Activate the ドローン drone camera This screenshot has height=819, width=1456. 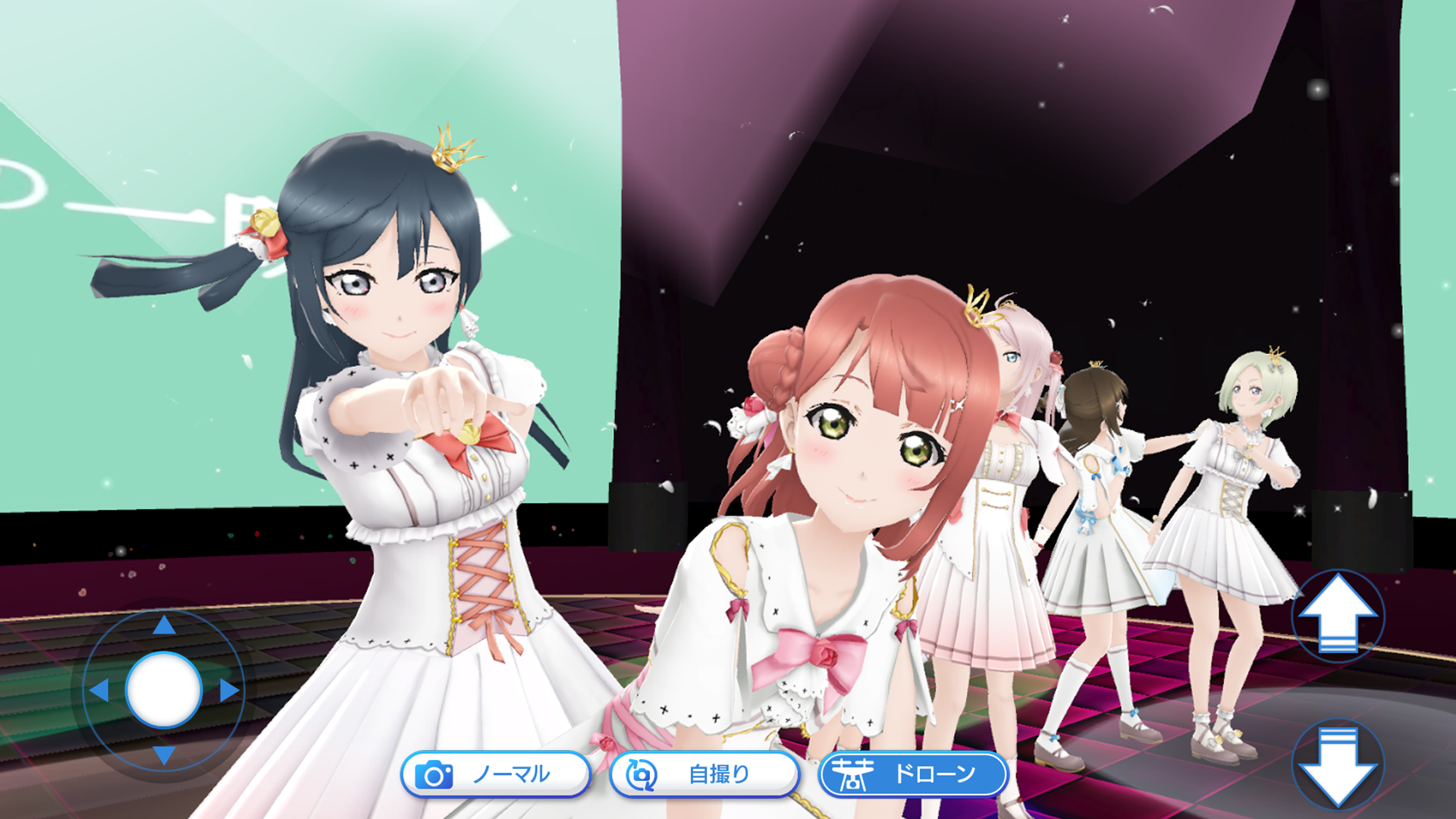click(914, 774)
